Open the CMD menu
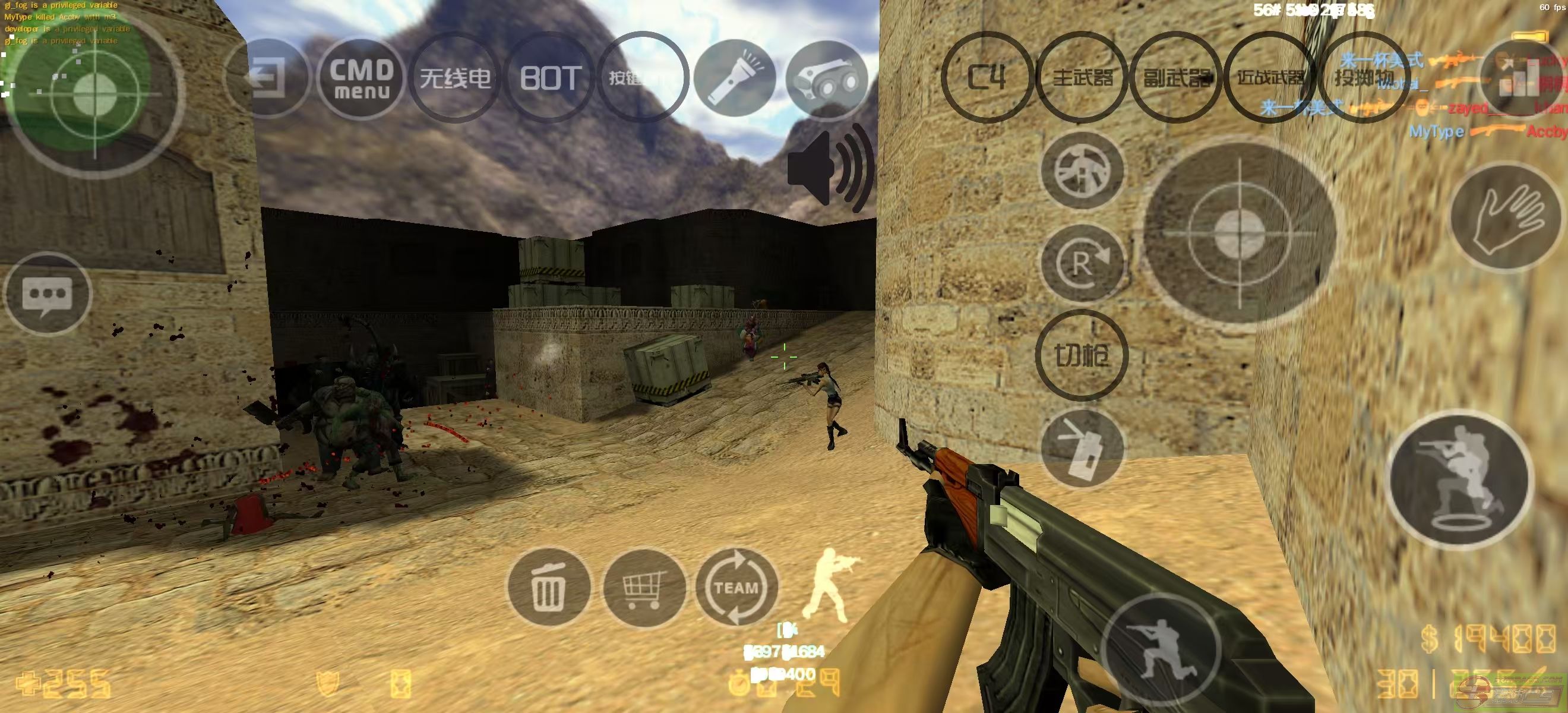 [361, 78]
